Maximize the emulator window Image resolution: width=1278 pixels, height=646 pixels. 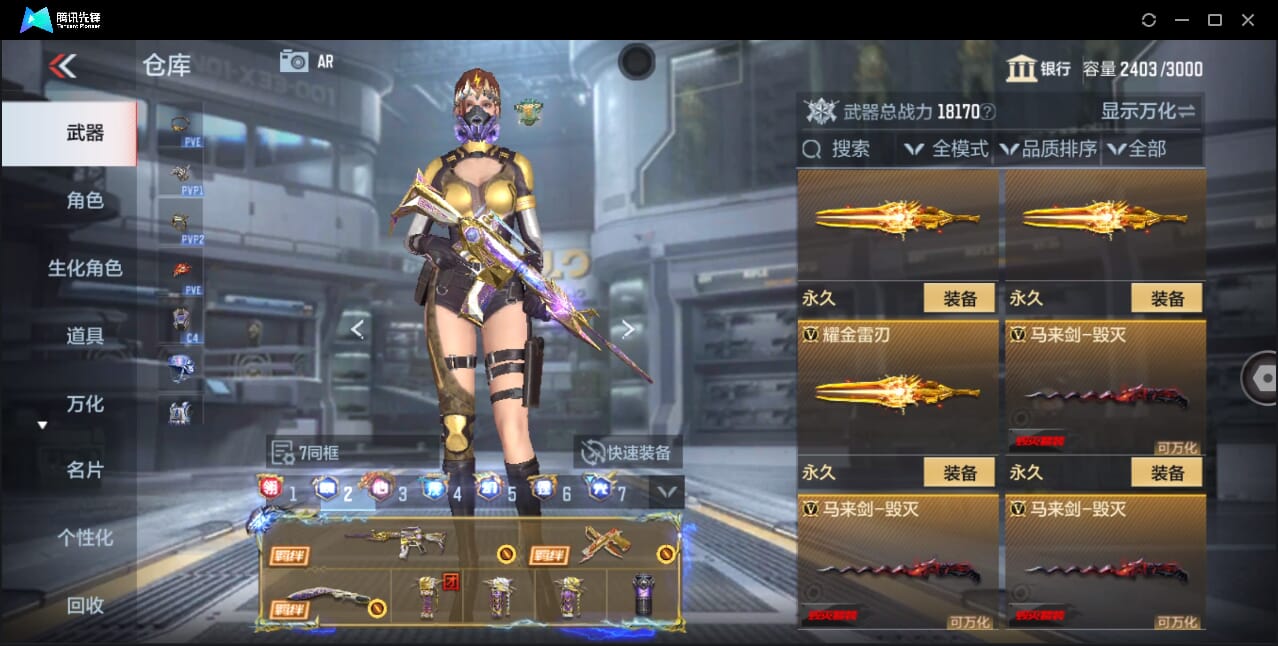tap(1214, 20)
